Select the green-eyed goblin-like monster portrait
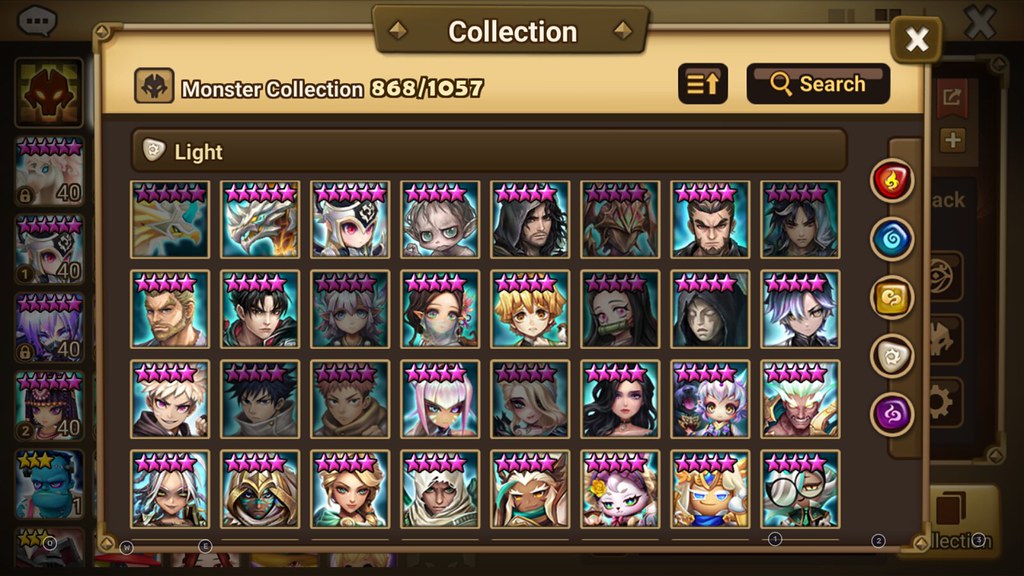Viewport: 1024px width, 576px height. (440, 220)
